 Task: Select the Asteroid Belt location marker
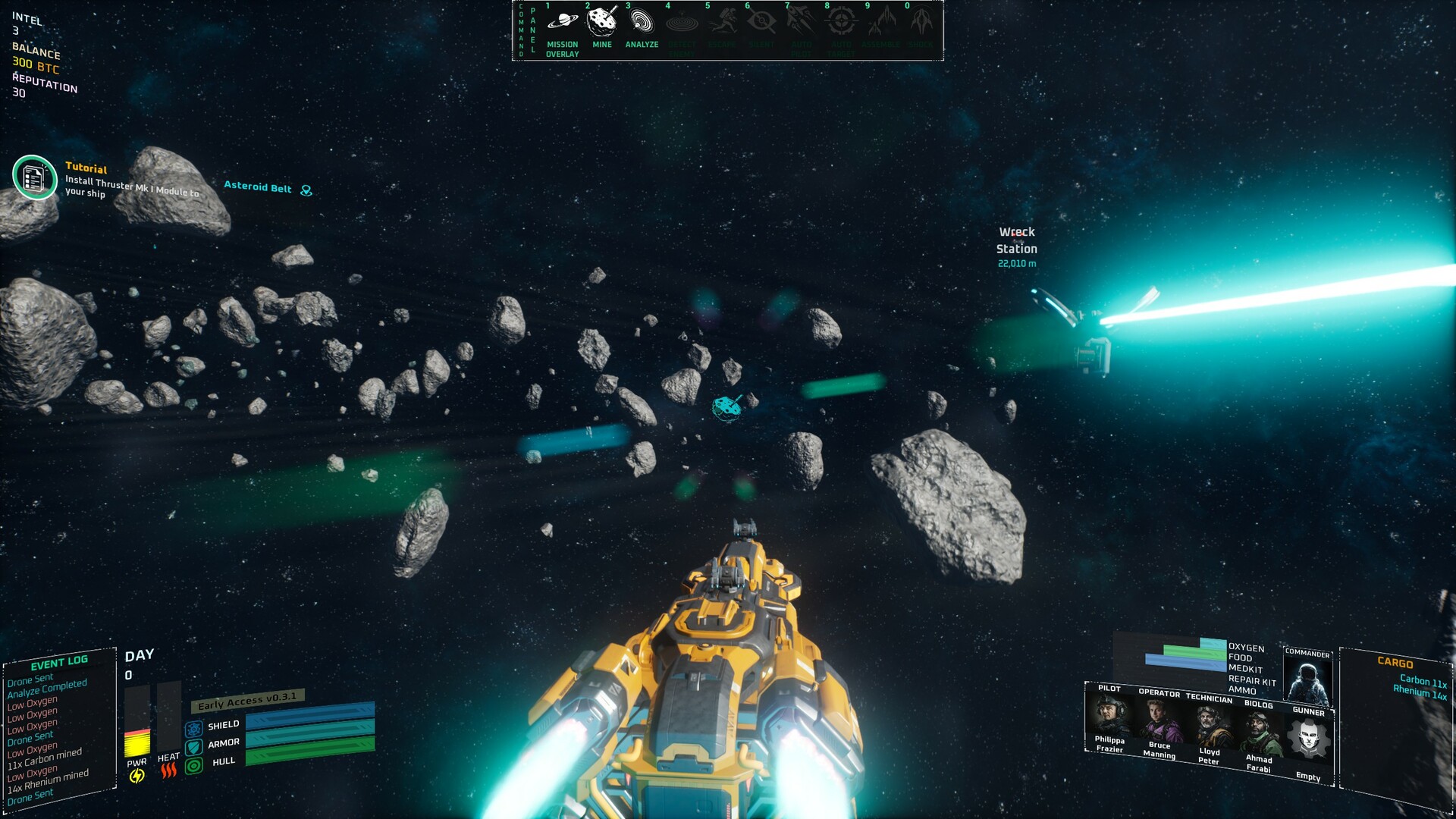pyautogui.click(x=306, y=190)
